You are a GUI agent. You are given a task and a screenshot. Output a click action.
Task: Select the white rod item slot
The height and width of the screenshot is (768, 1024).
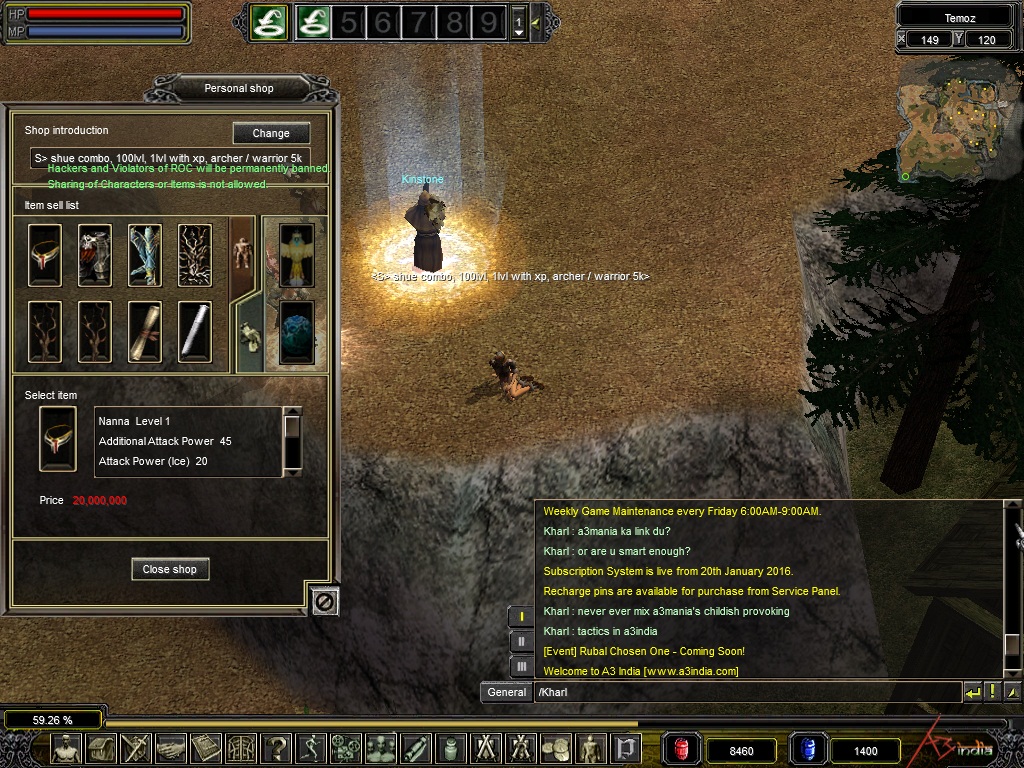point(195,331)
